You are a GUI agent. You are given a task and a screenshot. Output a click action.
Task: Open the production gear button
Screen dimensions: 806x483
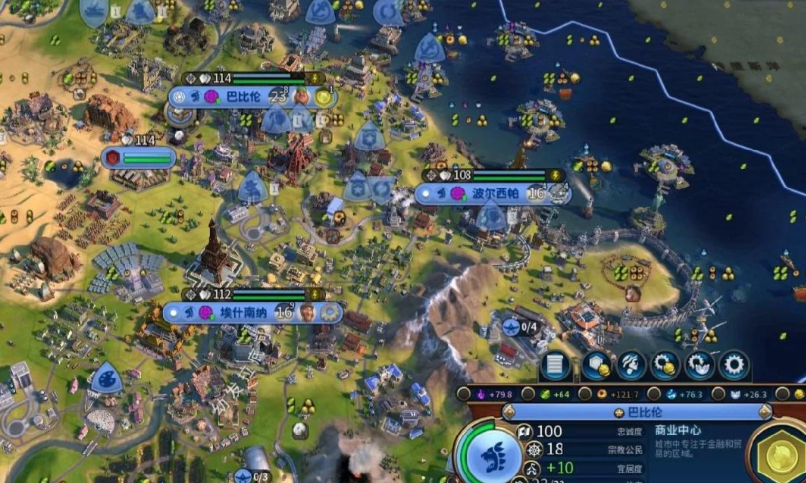734,365
